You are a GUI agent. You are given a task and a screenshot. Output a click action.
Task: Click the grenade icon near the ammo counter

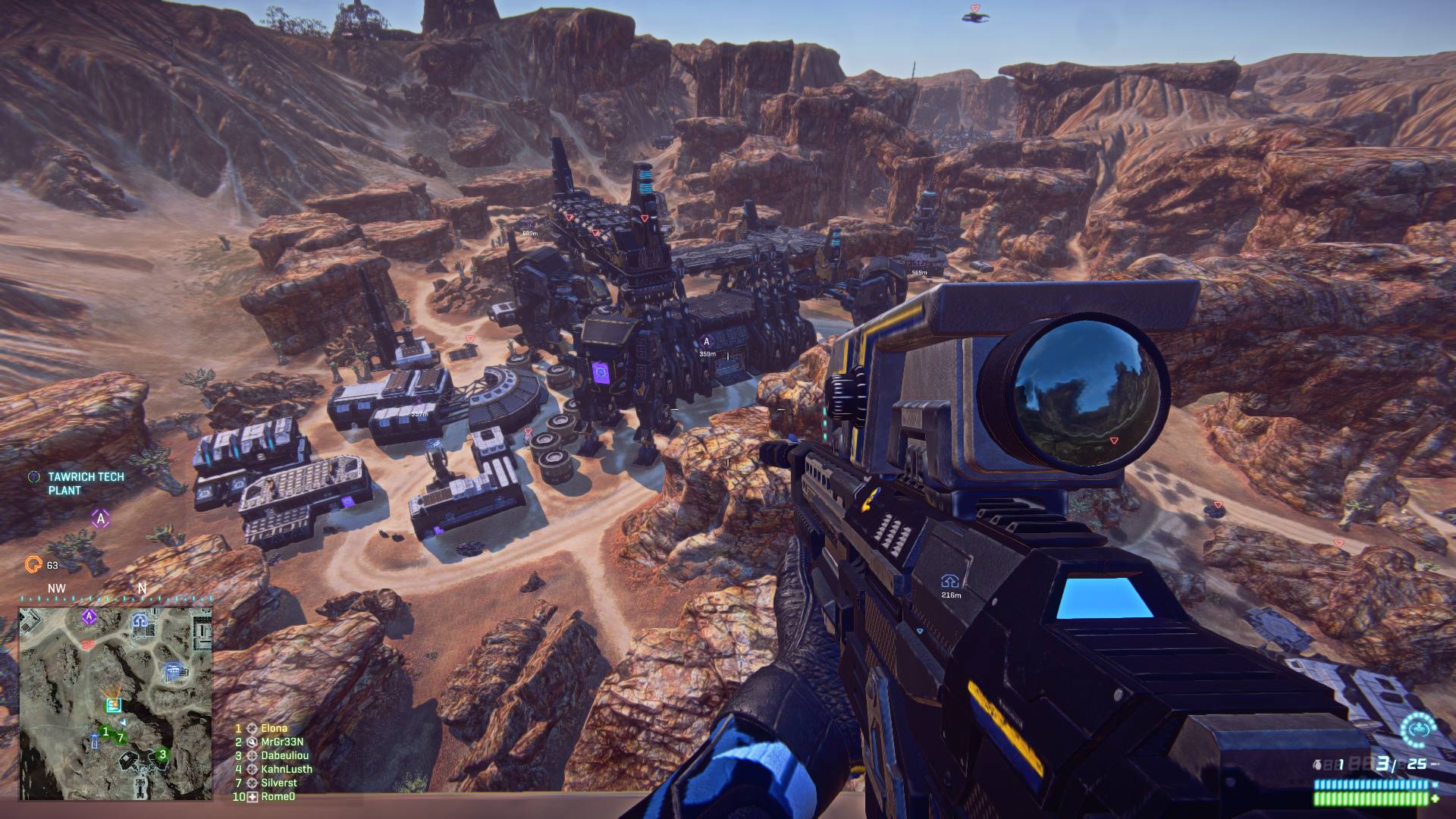click(1316, 764)
